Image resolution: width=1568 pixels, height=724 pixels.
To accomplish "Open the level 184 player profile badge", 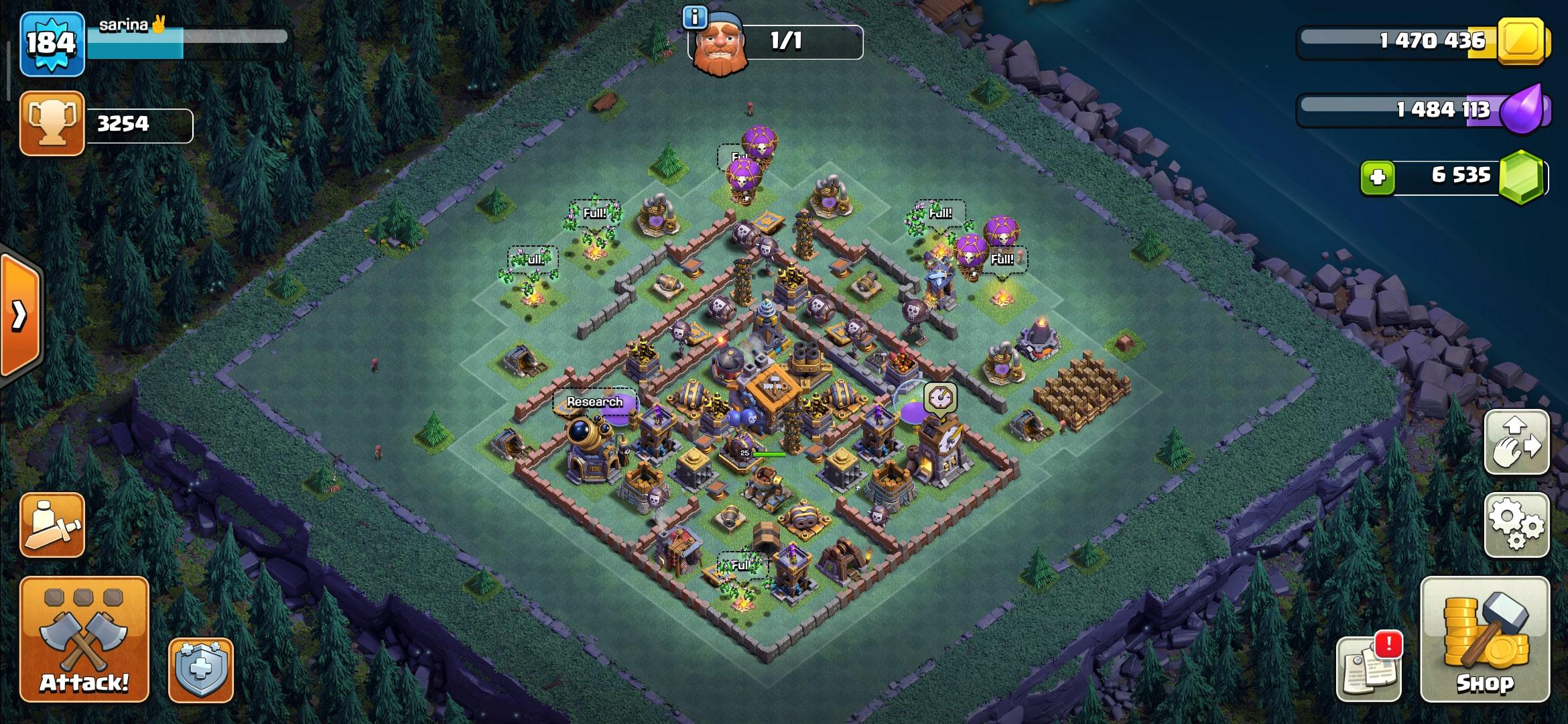I will [x=52, y=44].
